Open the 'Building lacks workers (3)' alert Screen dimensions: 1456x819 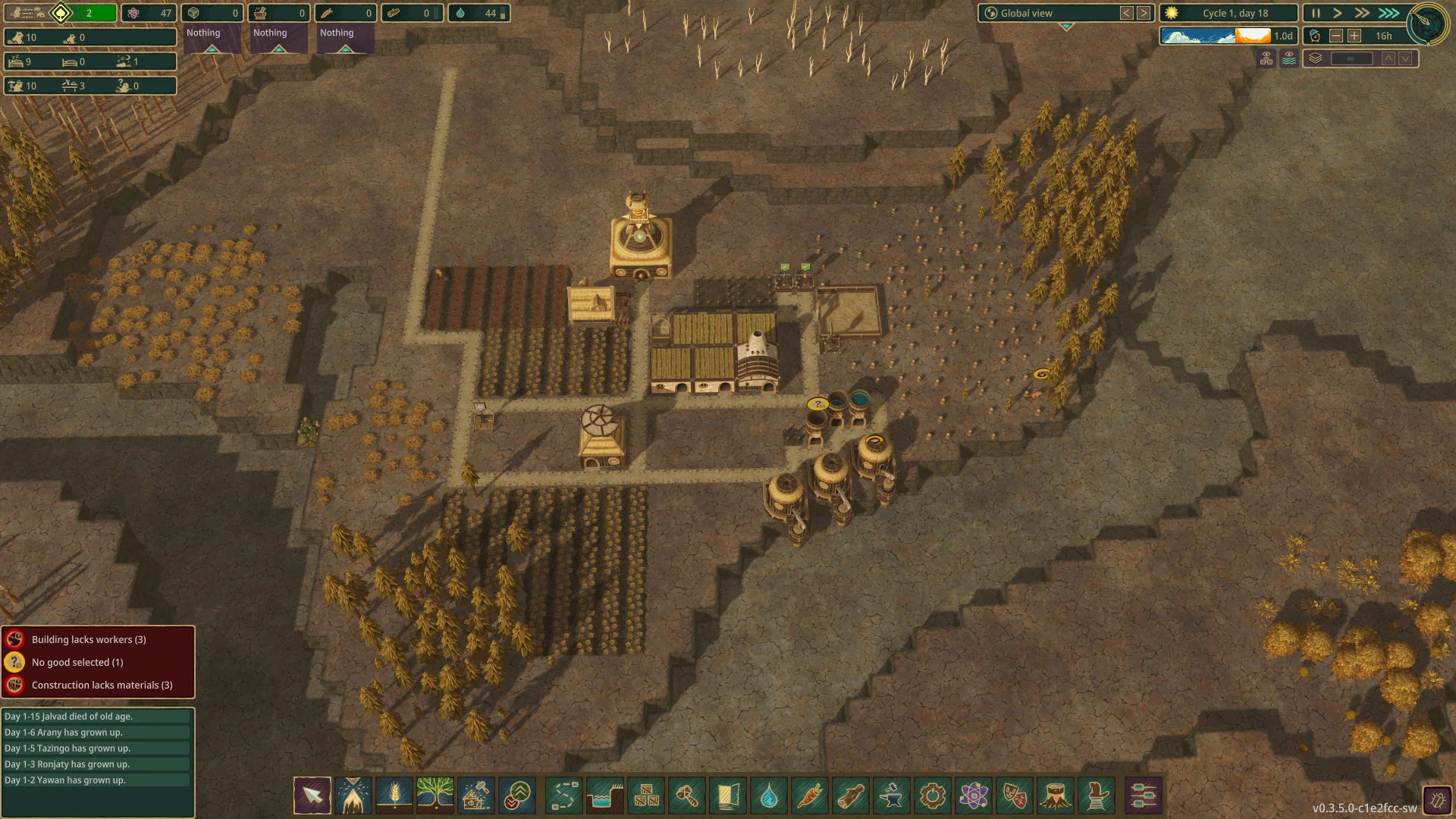click(89, 639)
